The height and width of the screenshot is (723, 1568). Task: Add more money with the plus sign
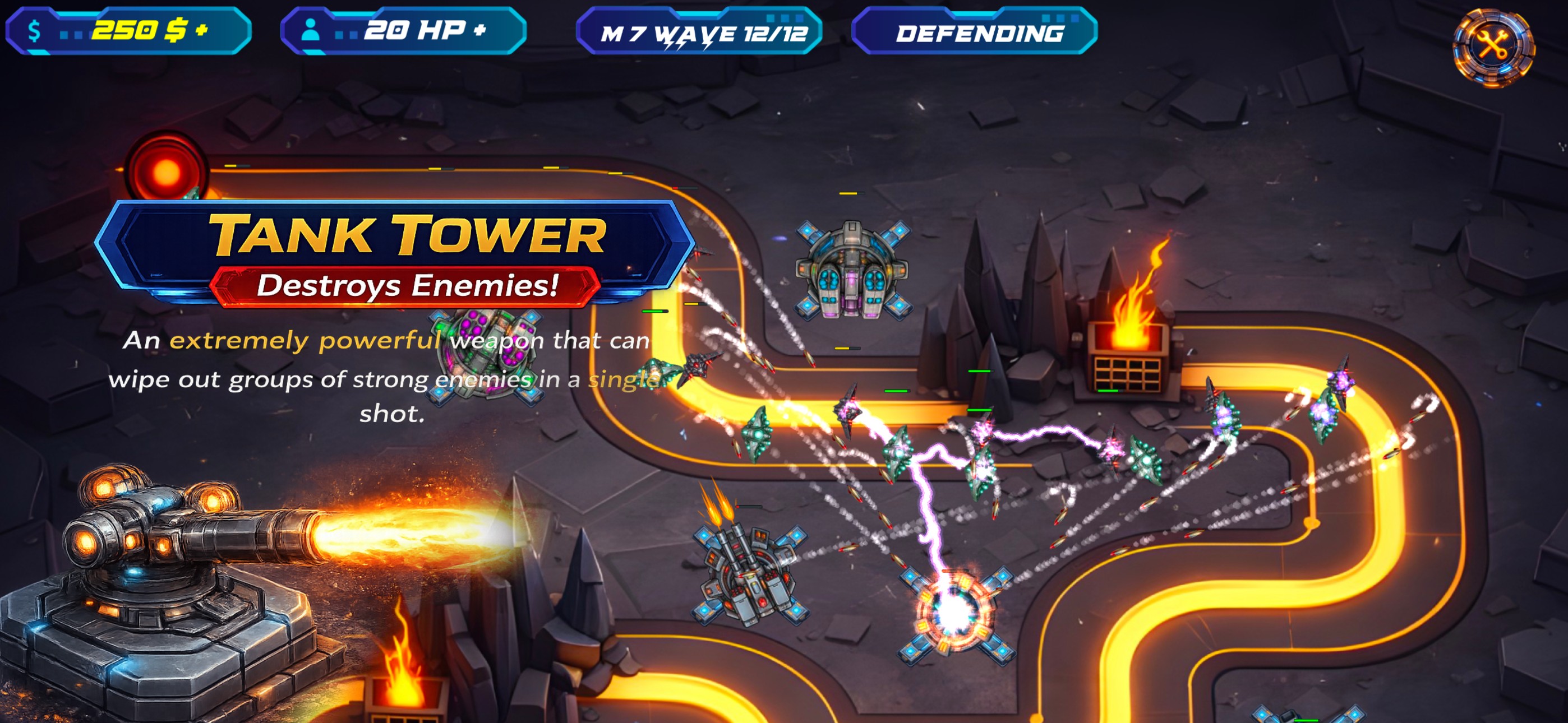pos(202,30)
